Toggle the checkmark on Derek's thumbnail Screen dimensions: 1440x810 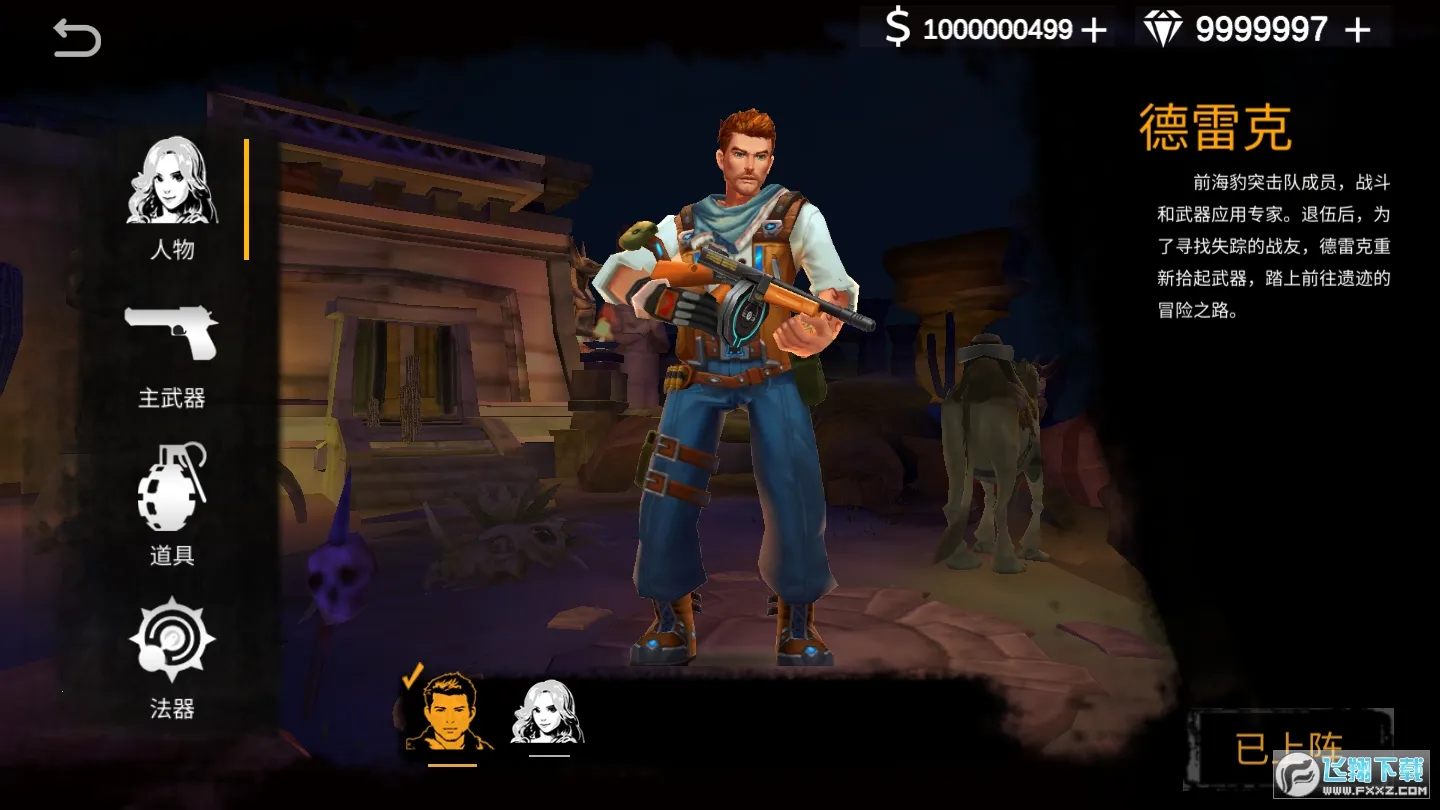coord(410,678)
